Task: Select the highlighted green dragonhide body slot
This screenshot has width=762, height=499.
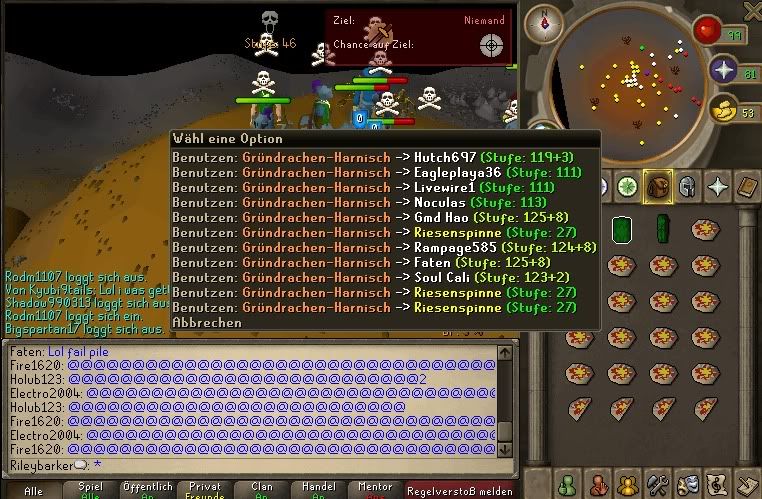Action: tap(620, 229)
